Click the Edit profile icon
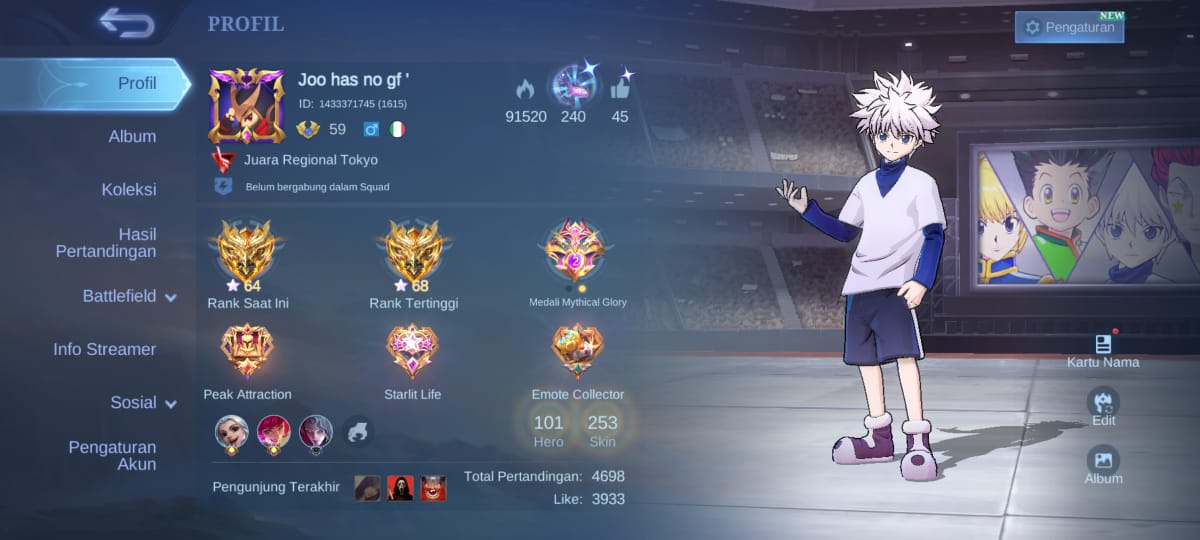The image size is (1200, 540). (1103, 403)
